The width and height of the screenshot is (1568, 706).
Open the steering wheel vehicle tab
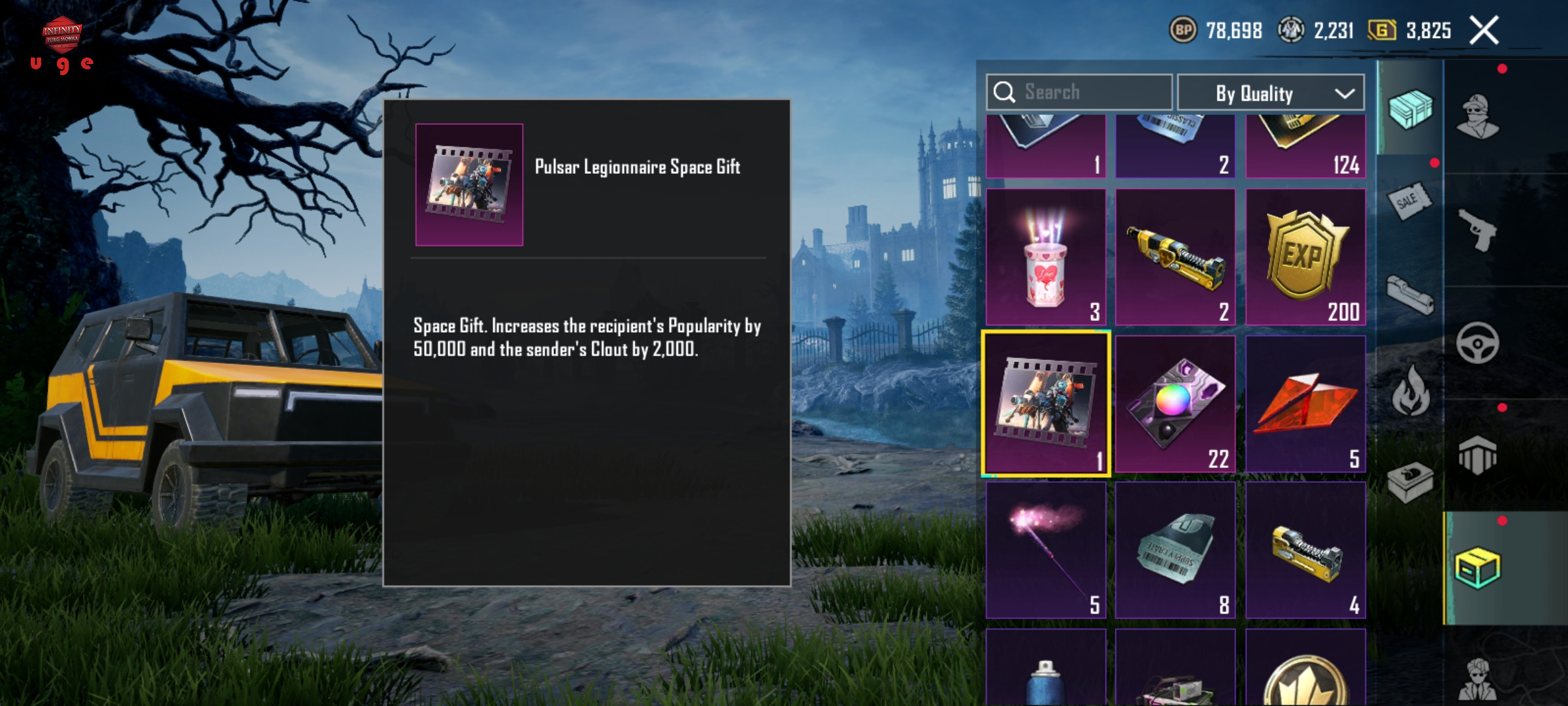click(x=1478, y=343)
